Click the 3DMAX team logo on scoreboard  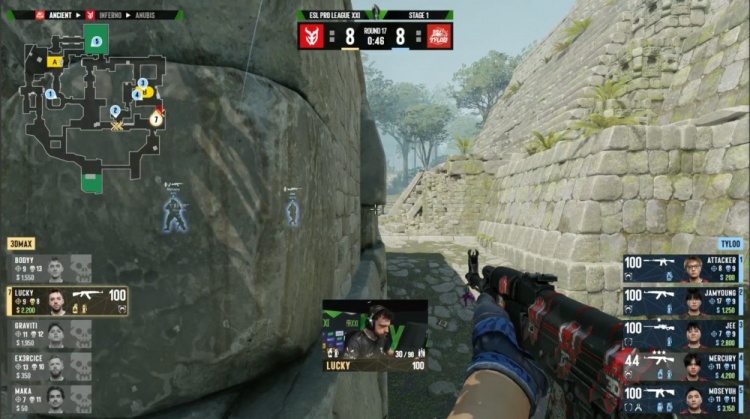[x=312, y=36]
